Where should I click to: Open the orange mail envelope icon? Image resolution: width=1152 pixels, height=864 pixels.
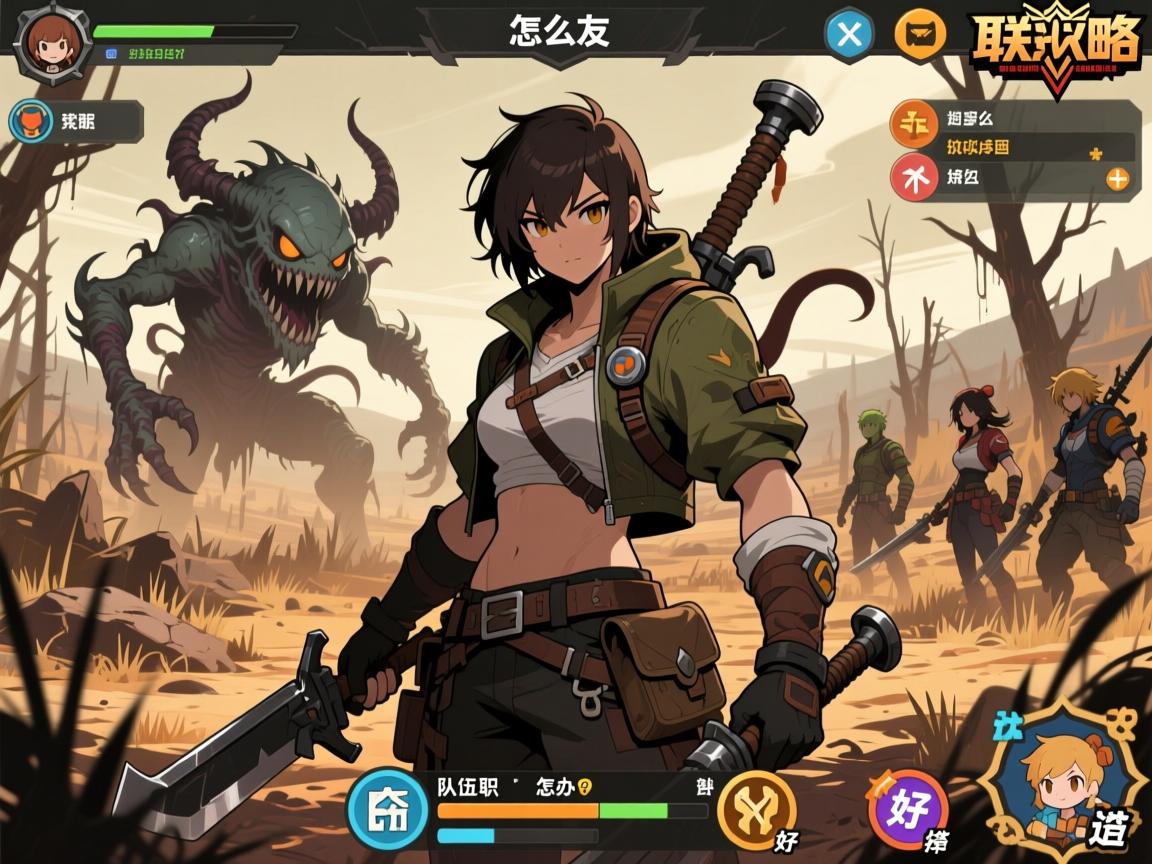pos(920,35)
